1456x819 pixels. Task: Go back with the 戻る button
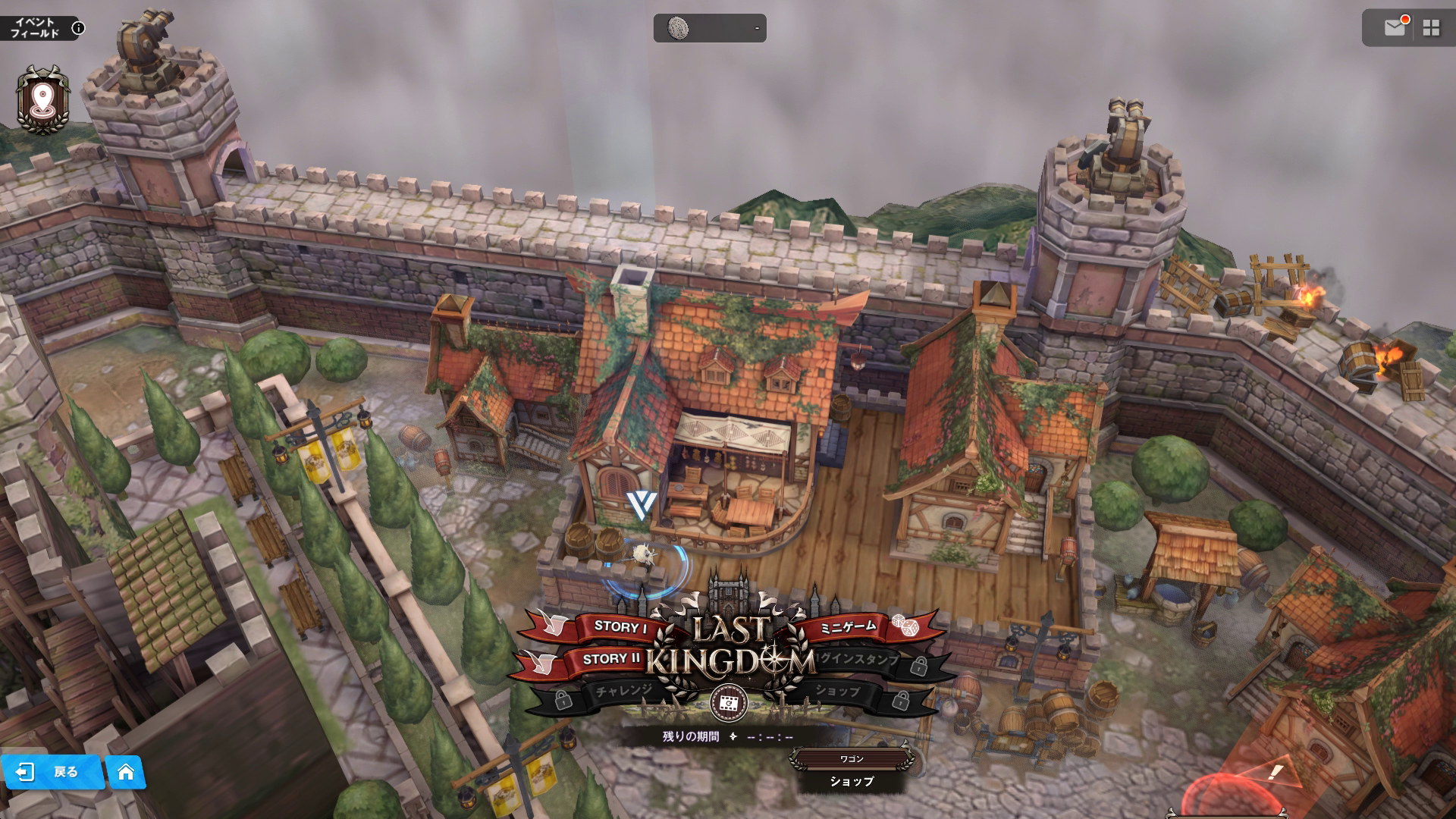(x=53, y=772)
